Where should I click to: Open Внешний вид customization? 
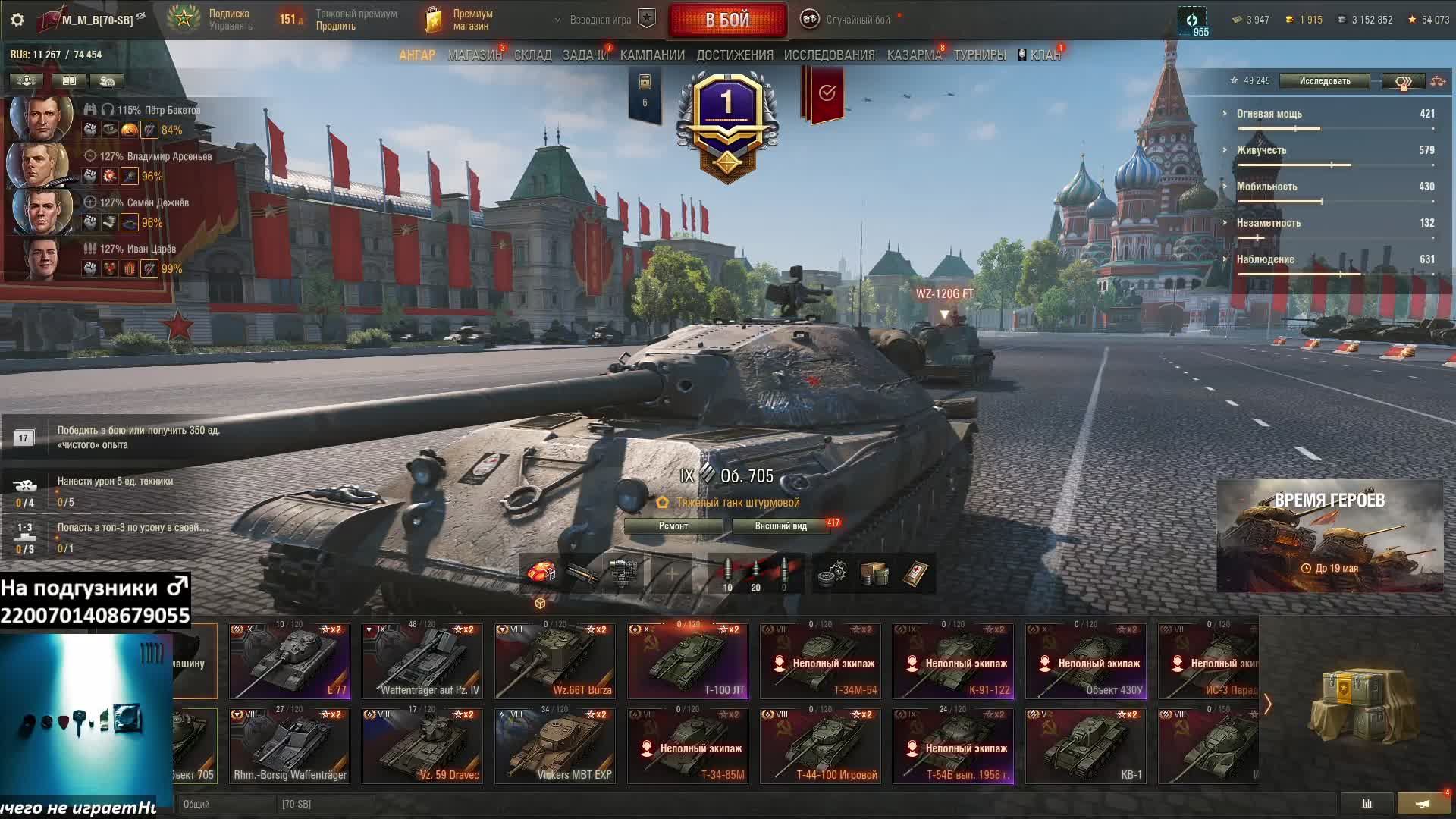tap(780, 526)
